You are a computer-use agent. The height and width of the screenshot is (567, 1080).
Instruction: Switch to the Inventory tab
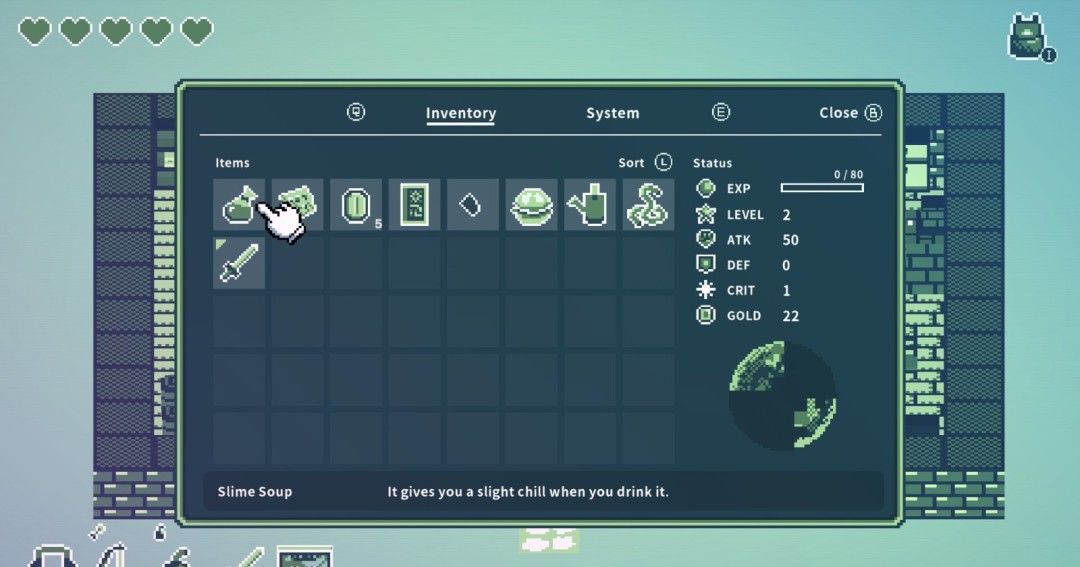pos(460,113)
